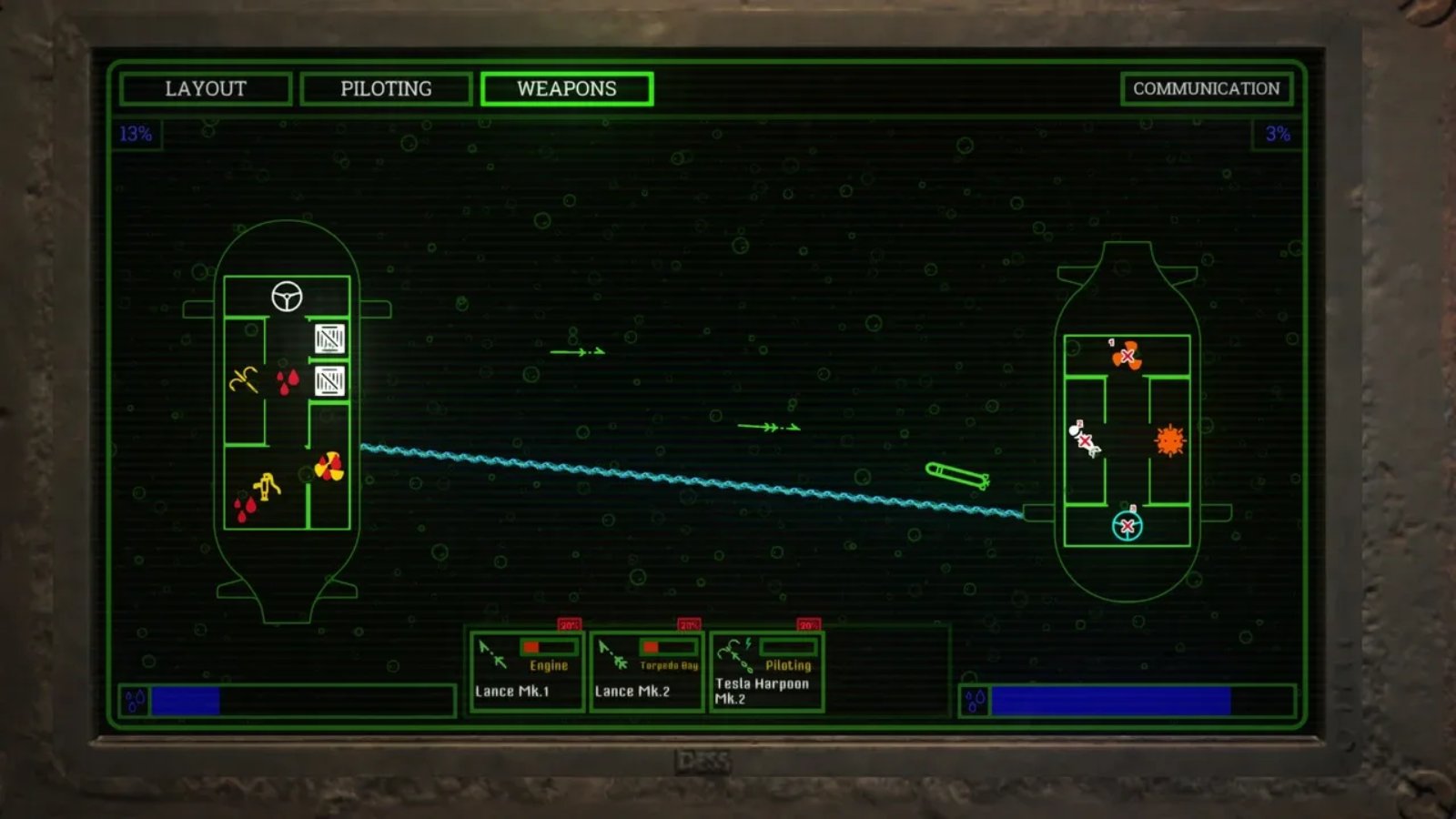The height and width of the screenshot is (819, 1456).
Task: Target the enemy engine room propeller icon
Action: coord(1127,356)
